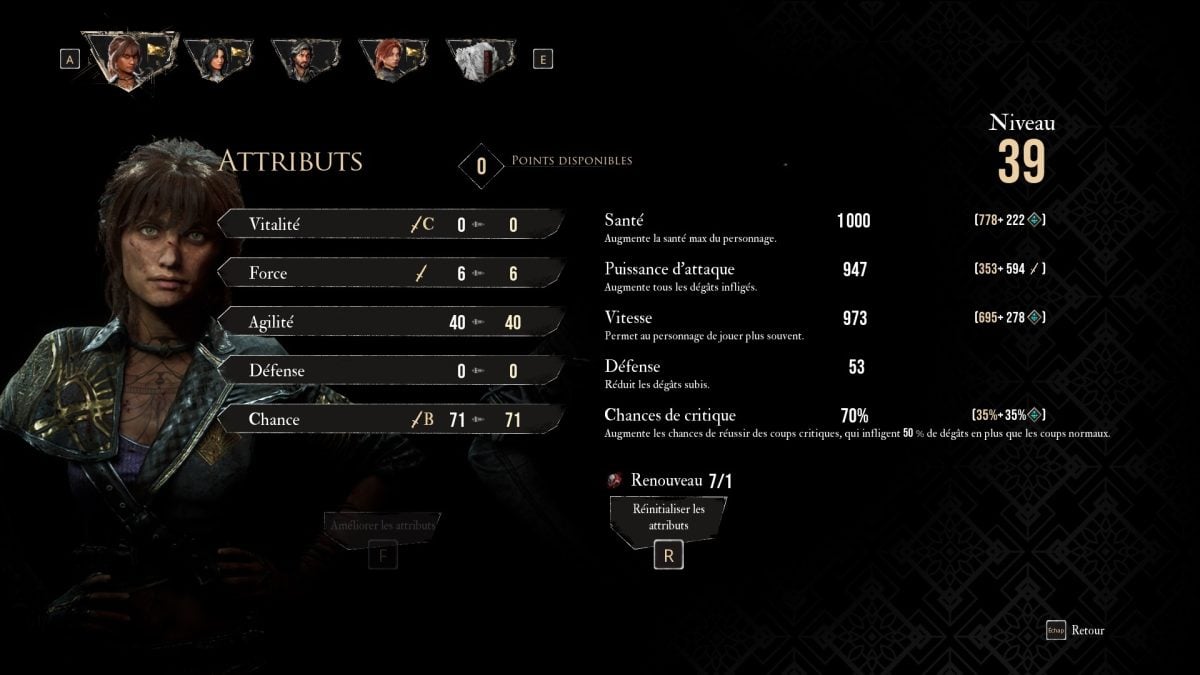Select the Vitalité attribute row

pos(390,224)
